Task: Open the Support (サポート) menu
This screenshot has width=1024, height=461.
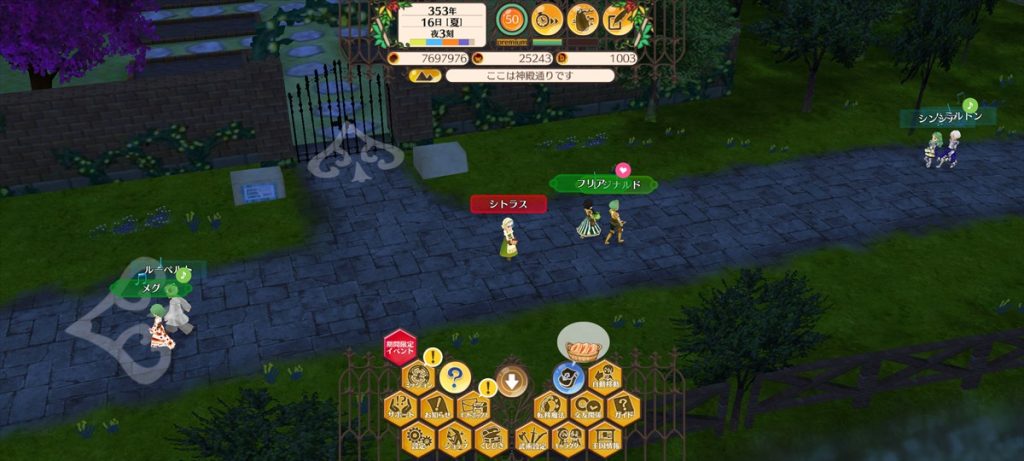Action: tap(399, 408)
